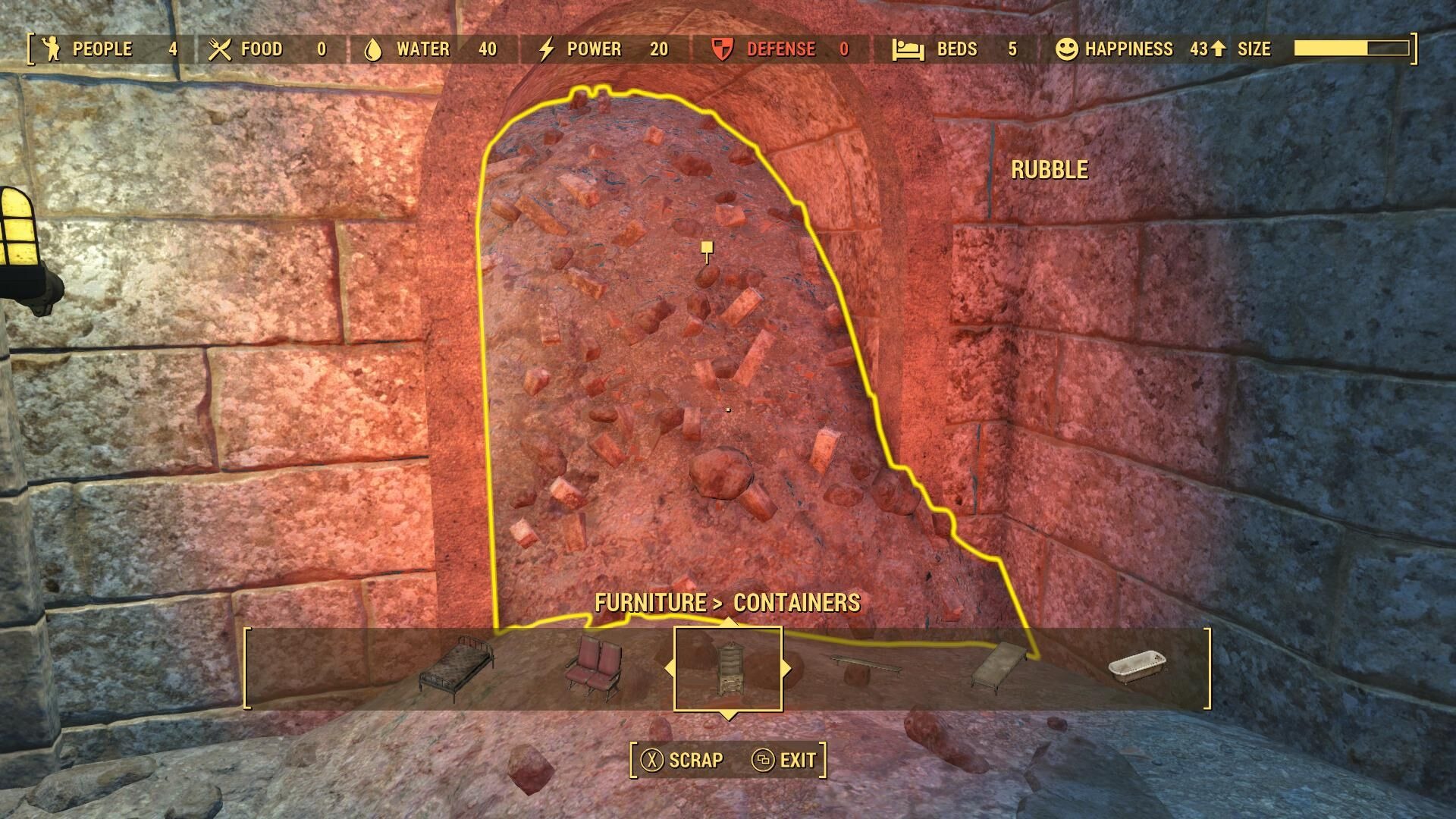Select the metal bed furniture category
Screen dimensions: 1456x819
click(x=456, y=669)
